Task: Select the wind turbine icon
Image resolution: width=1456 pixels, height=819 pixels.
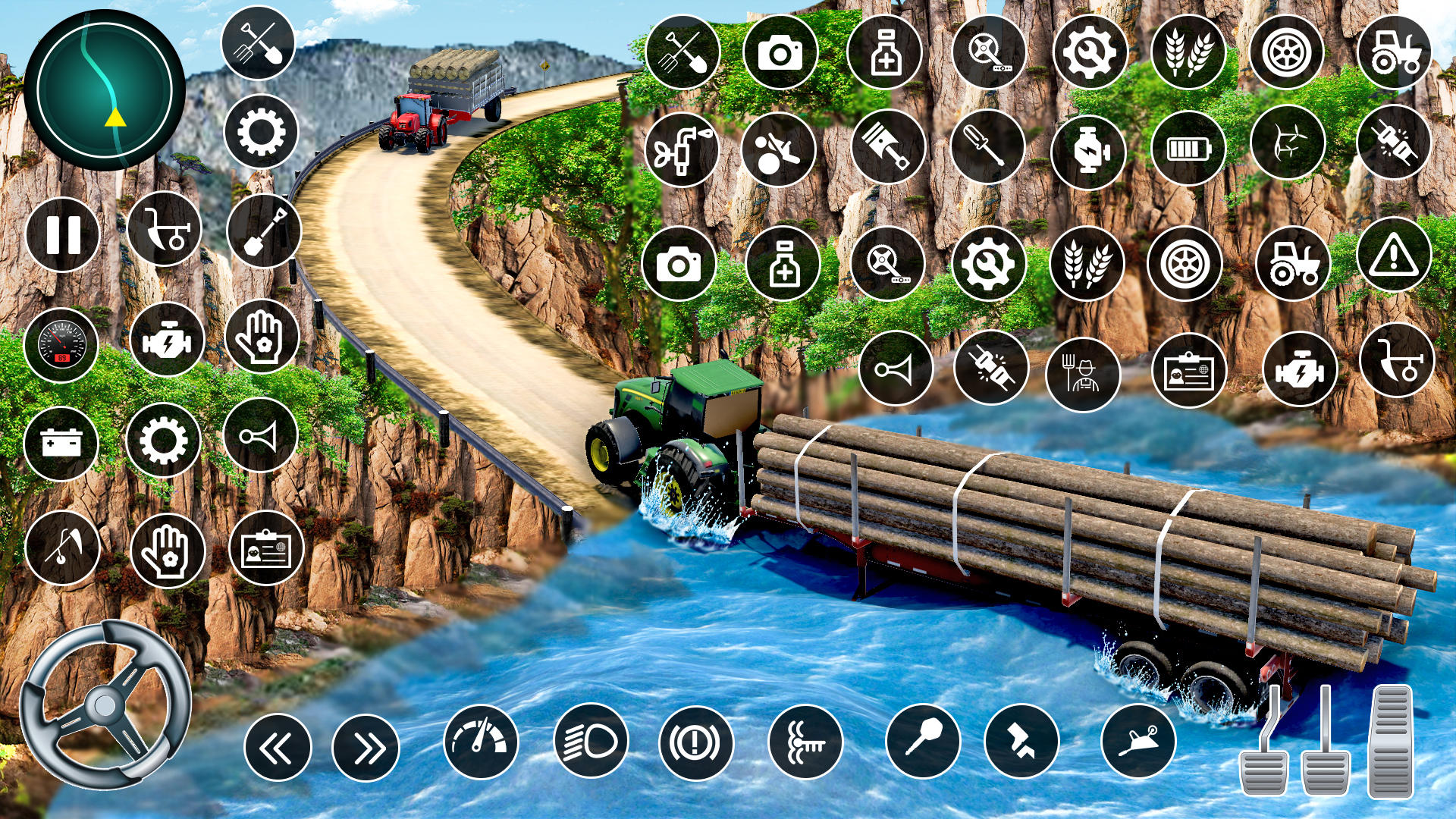Action: click(1288, 143)
